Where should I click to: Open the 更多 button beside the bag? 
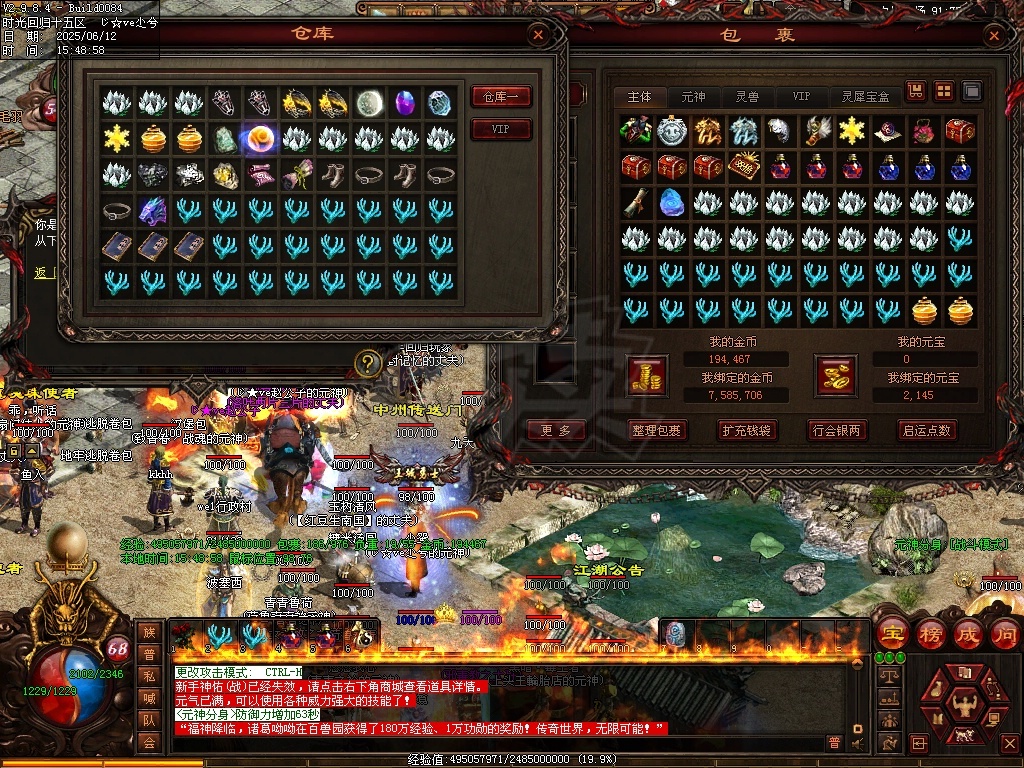(556, 430)
